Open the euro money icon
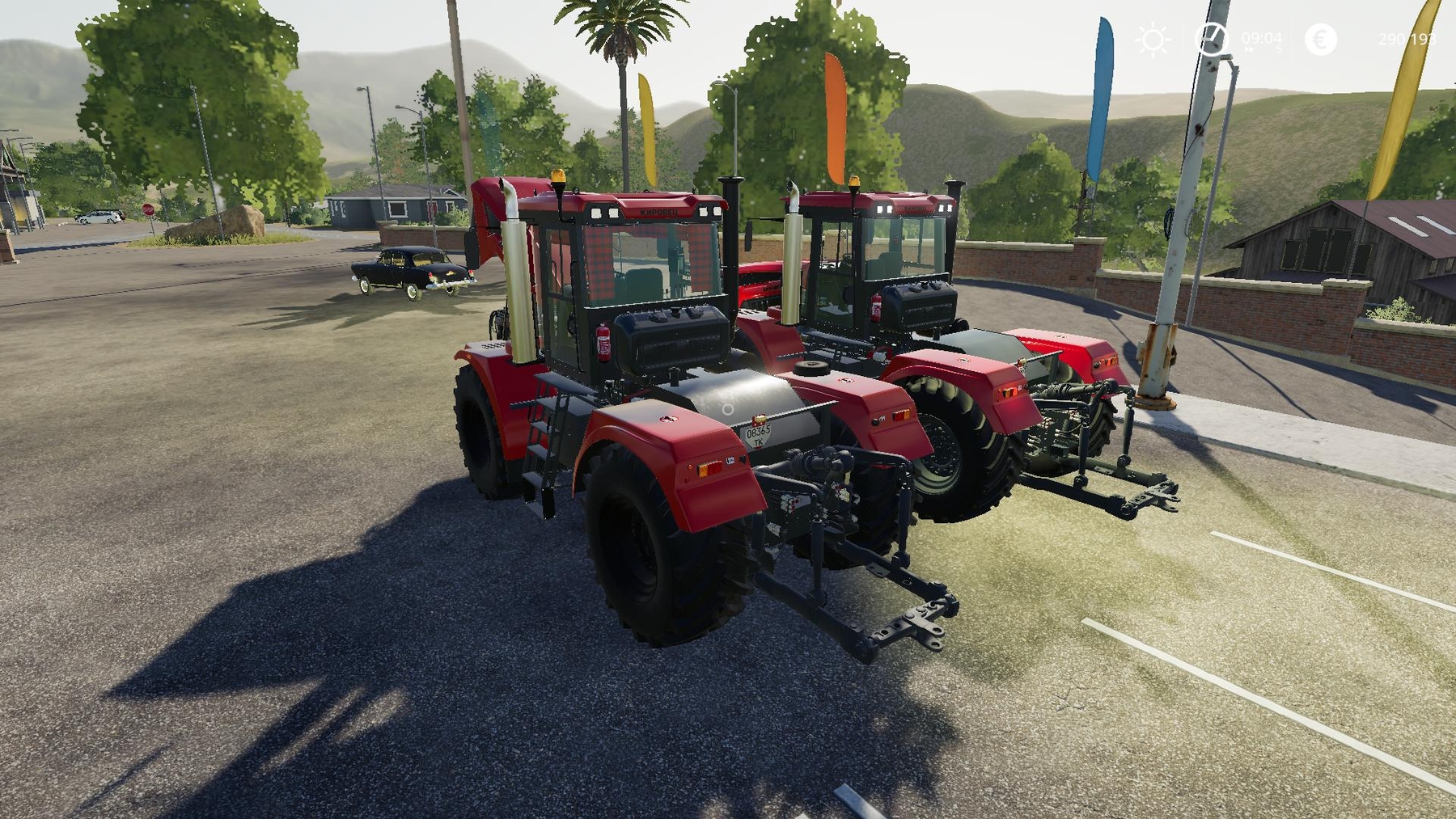1456x819 pixels. [1320, 39]
